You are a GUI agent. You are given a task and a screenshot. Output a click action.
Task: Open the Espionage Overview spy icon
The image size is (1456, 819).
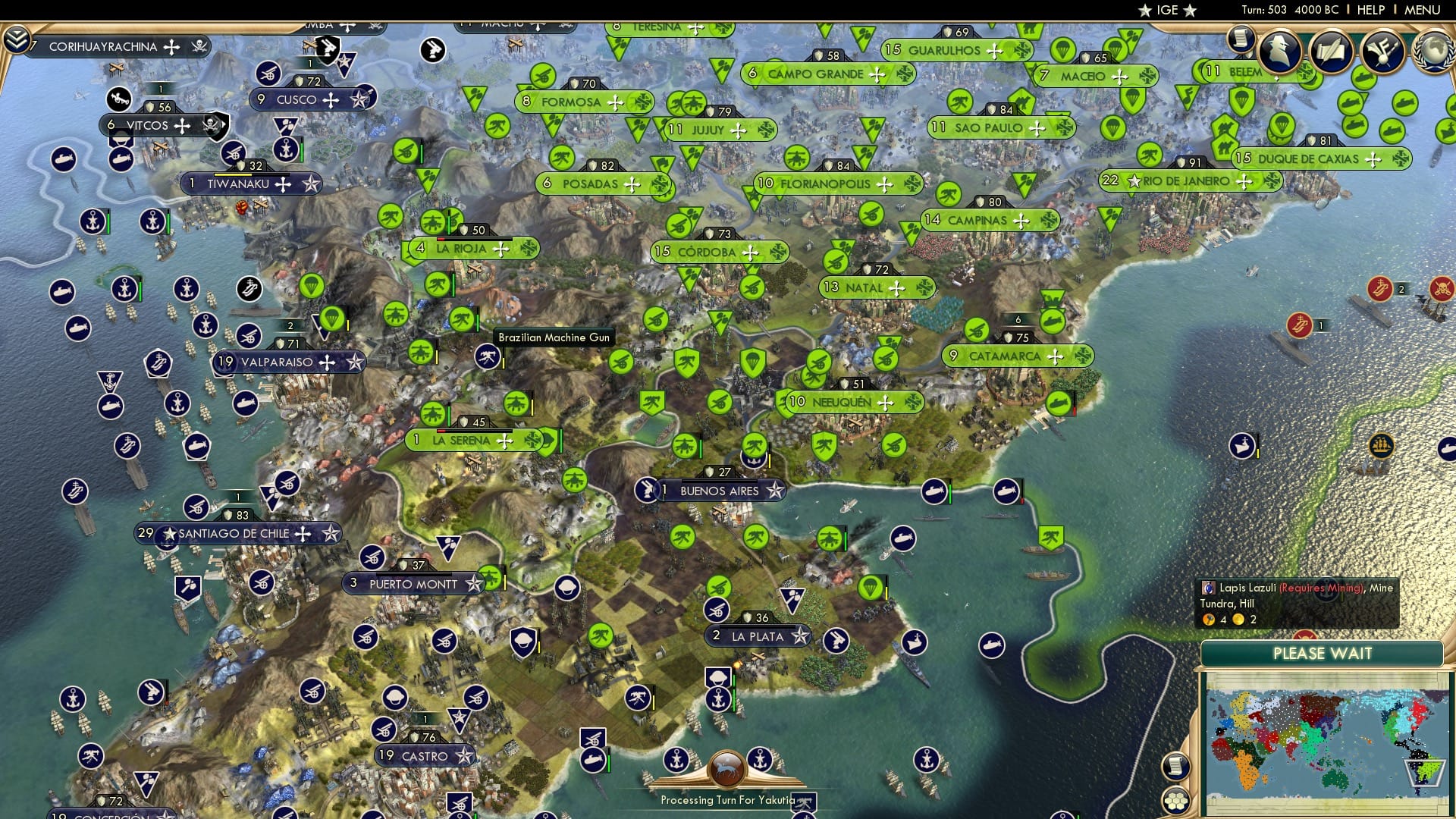click(x=1280, y=52)
